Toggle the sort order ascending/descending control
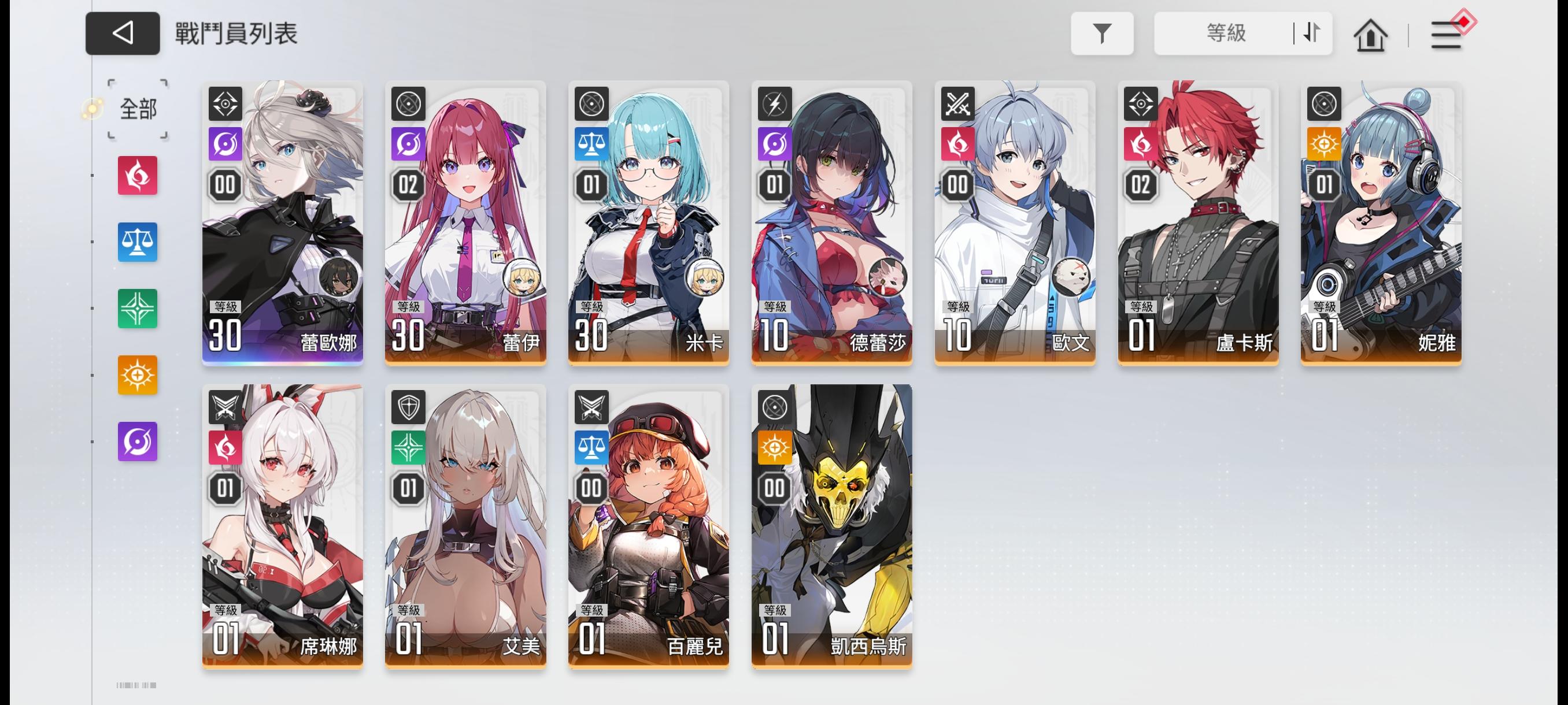Image resolution: width=1568 pixels, height=705 pixels. (x=1310, y=35)
